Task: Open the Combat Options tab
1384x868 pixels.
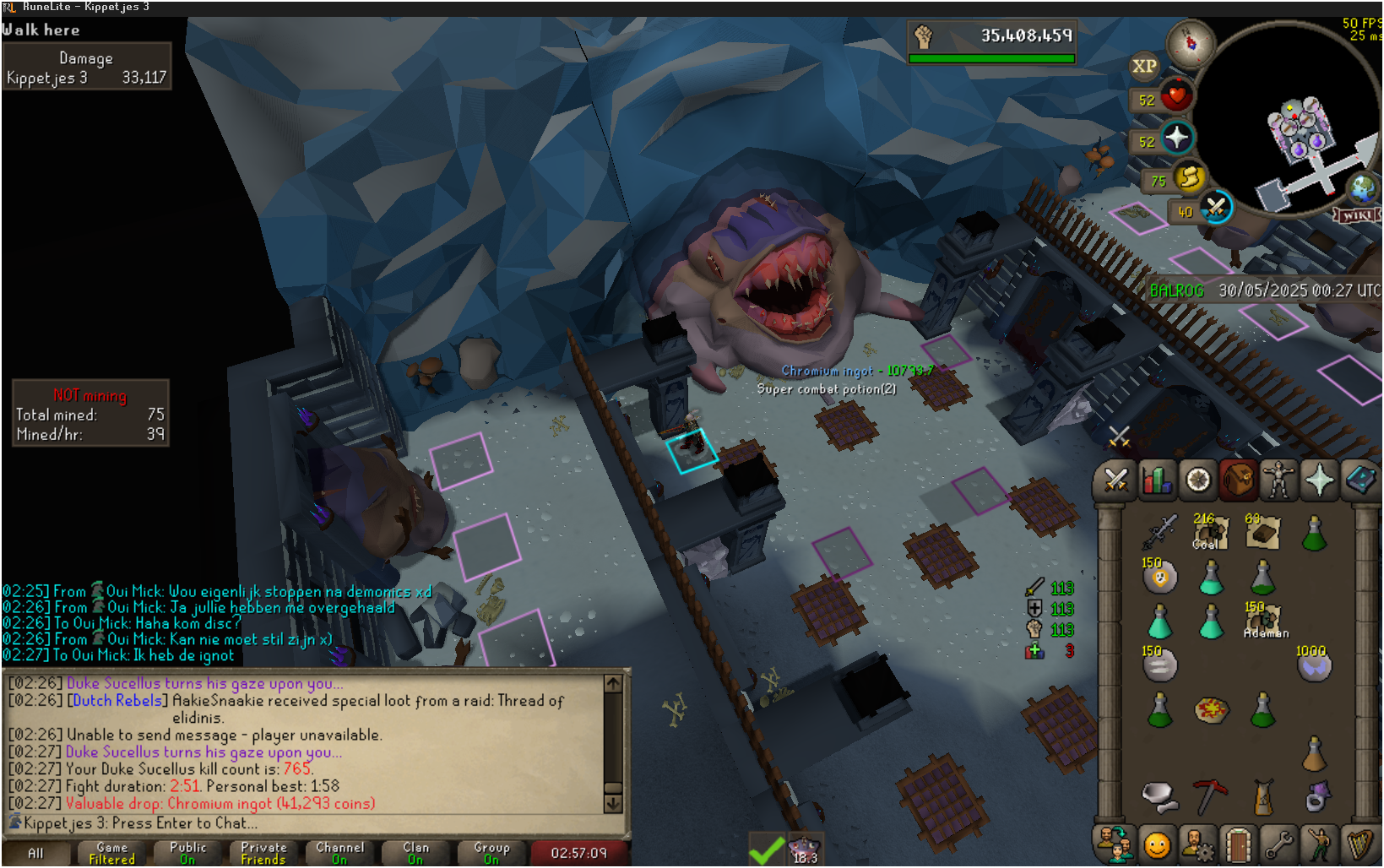Action: [1115, 480]
